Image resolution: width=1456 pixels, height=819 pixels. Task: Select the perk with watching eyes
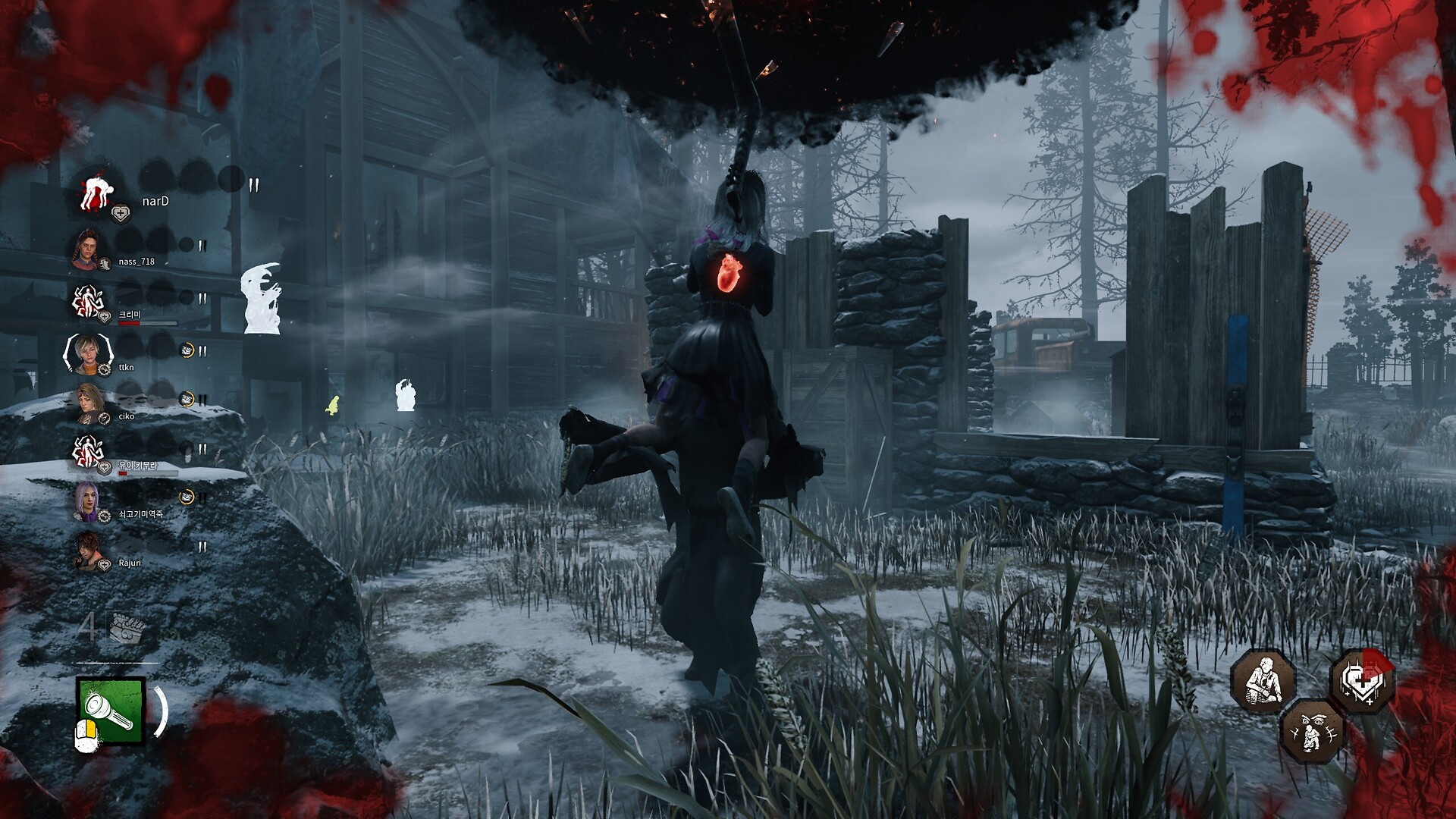tap(1312, 730)
